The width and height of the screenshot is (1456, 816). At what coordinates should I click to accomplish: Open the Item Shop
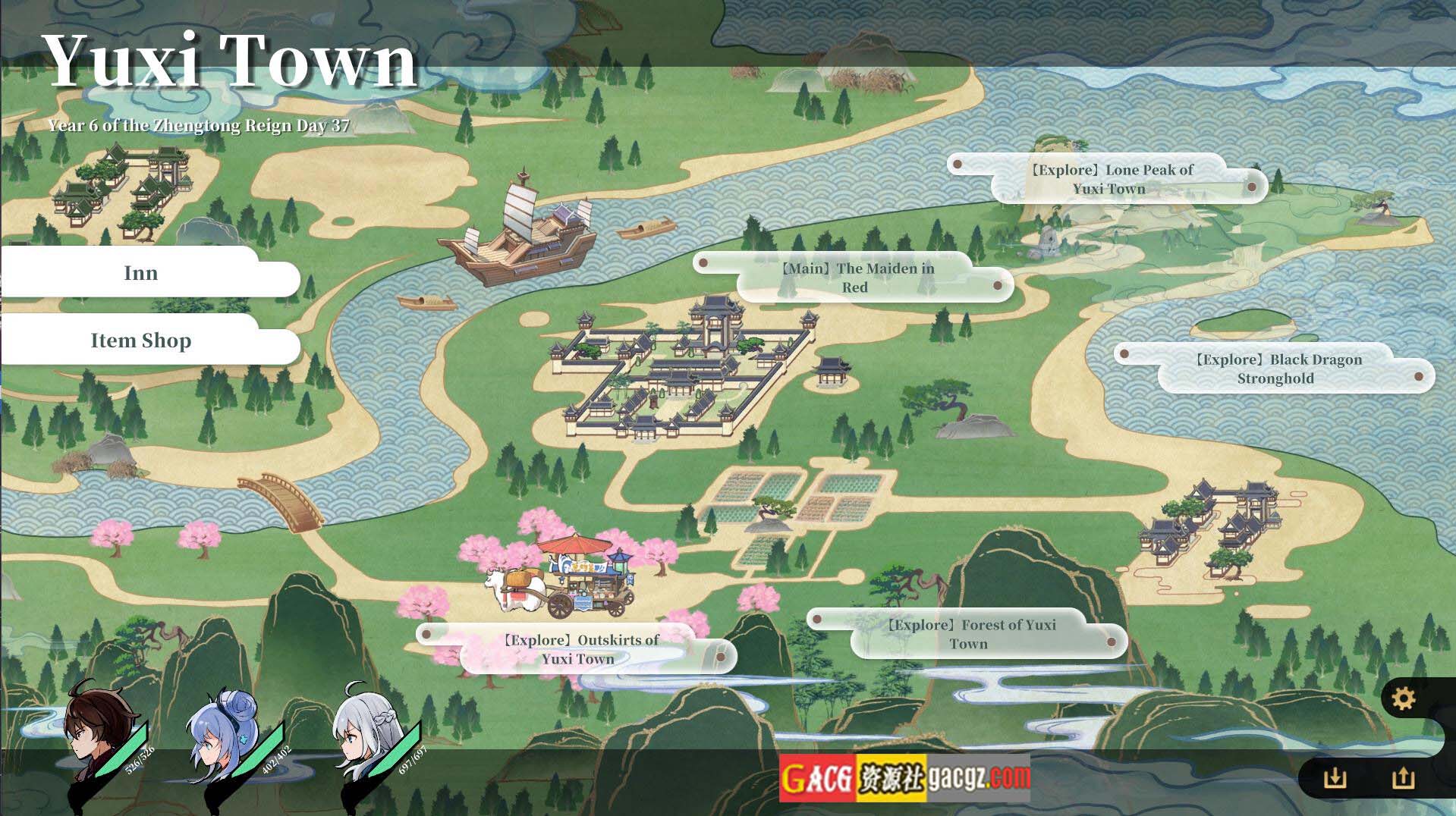[x=141, y=341]
